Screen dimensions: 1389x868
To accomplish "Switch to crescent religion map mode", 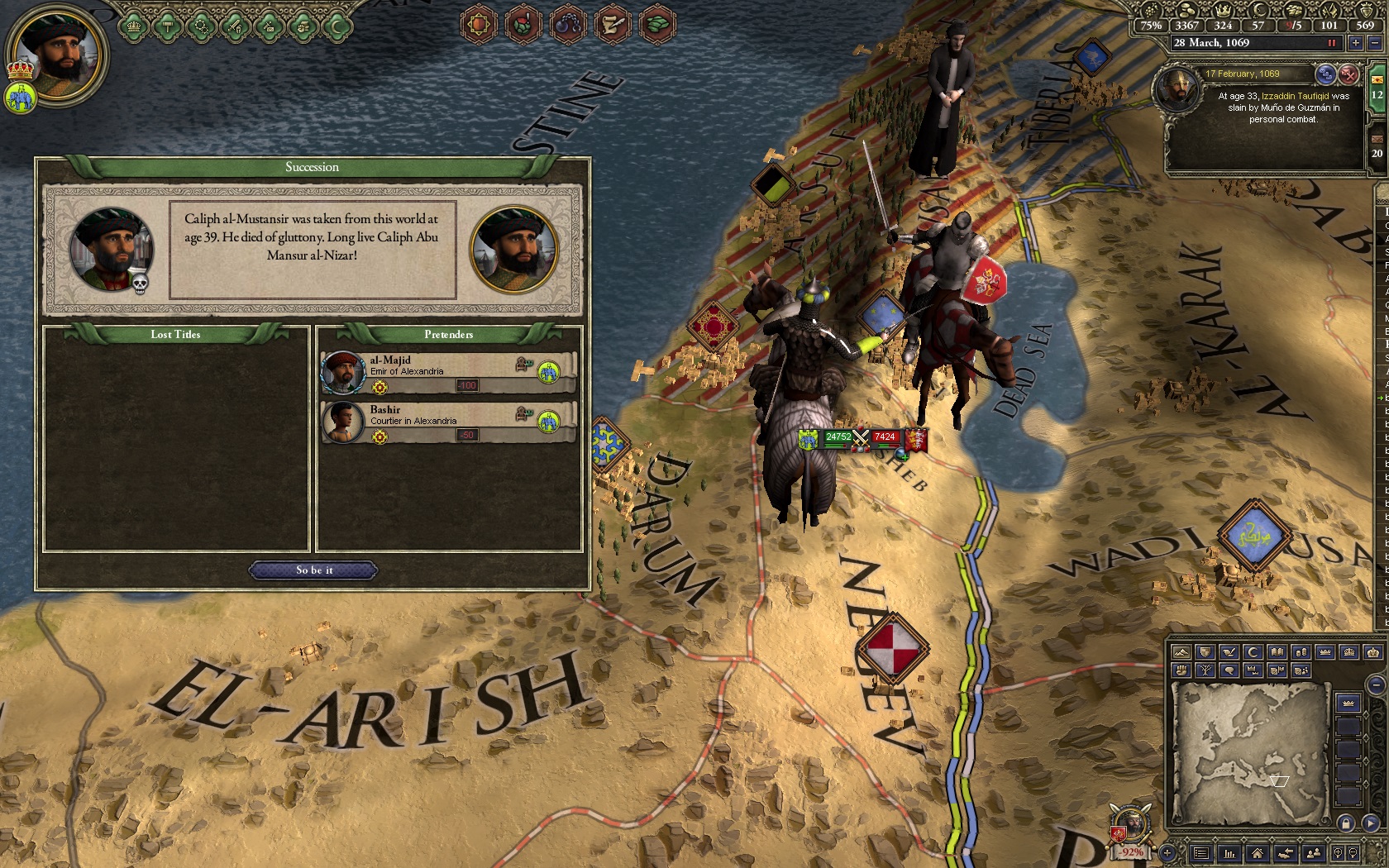I will click(1253, 653).
